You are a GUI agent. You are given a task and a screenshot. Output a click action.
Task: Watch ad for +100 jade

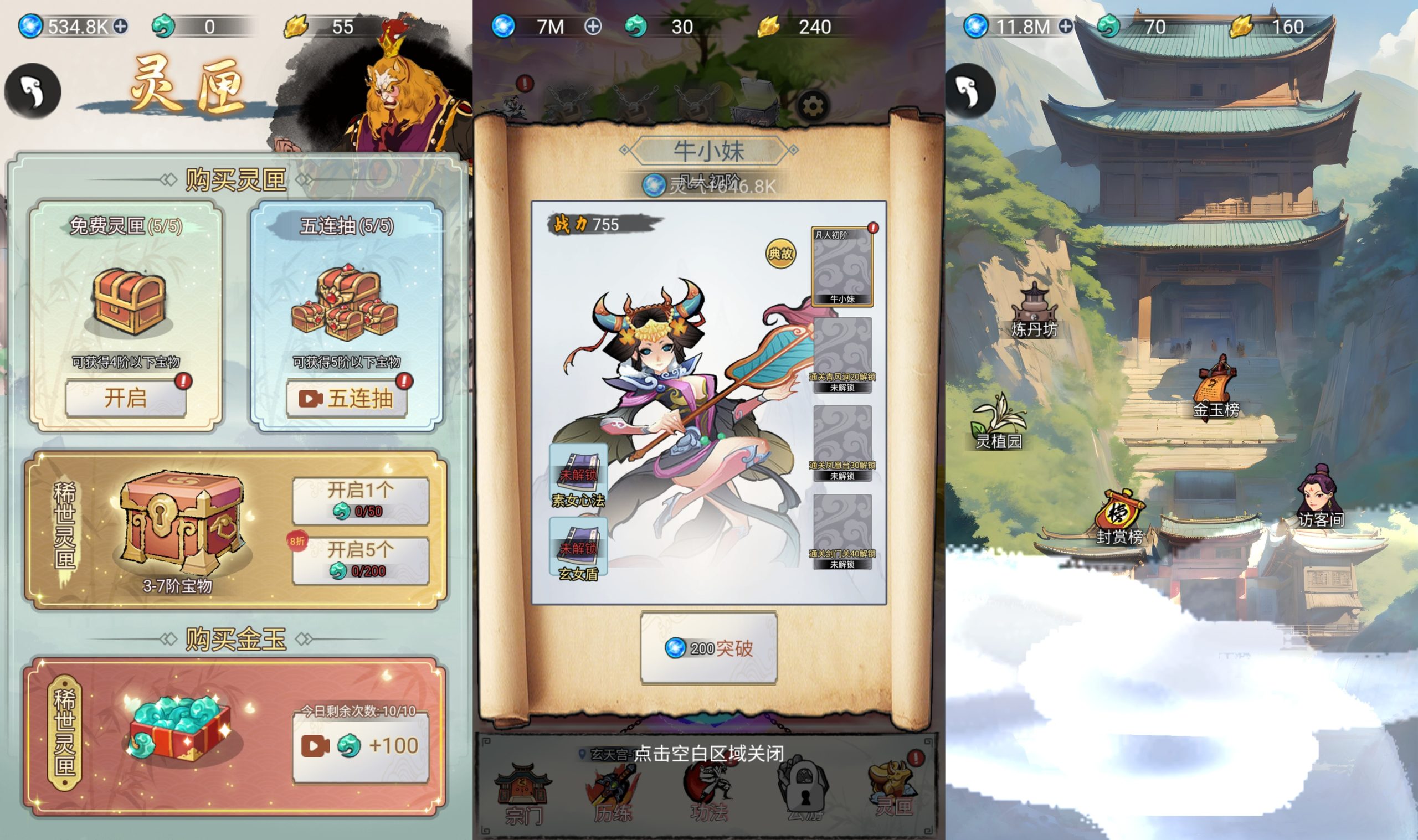pos(360,746)
